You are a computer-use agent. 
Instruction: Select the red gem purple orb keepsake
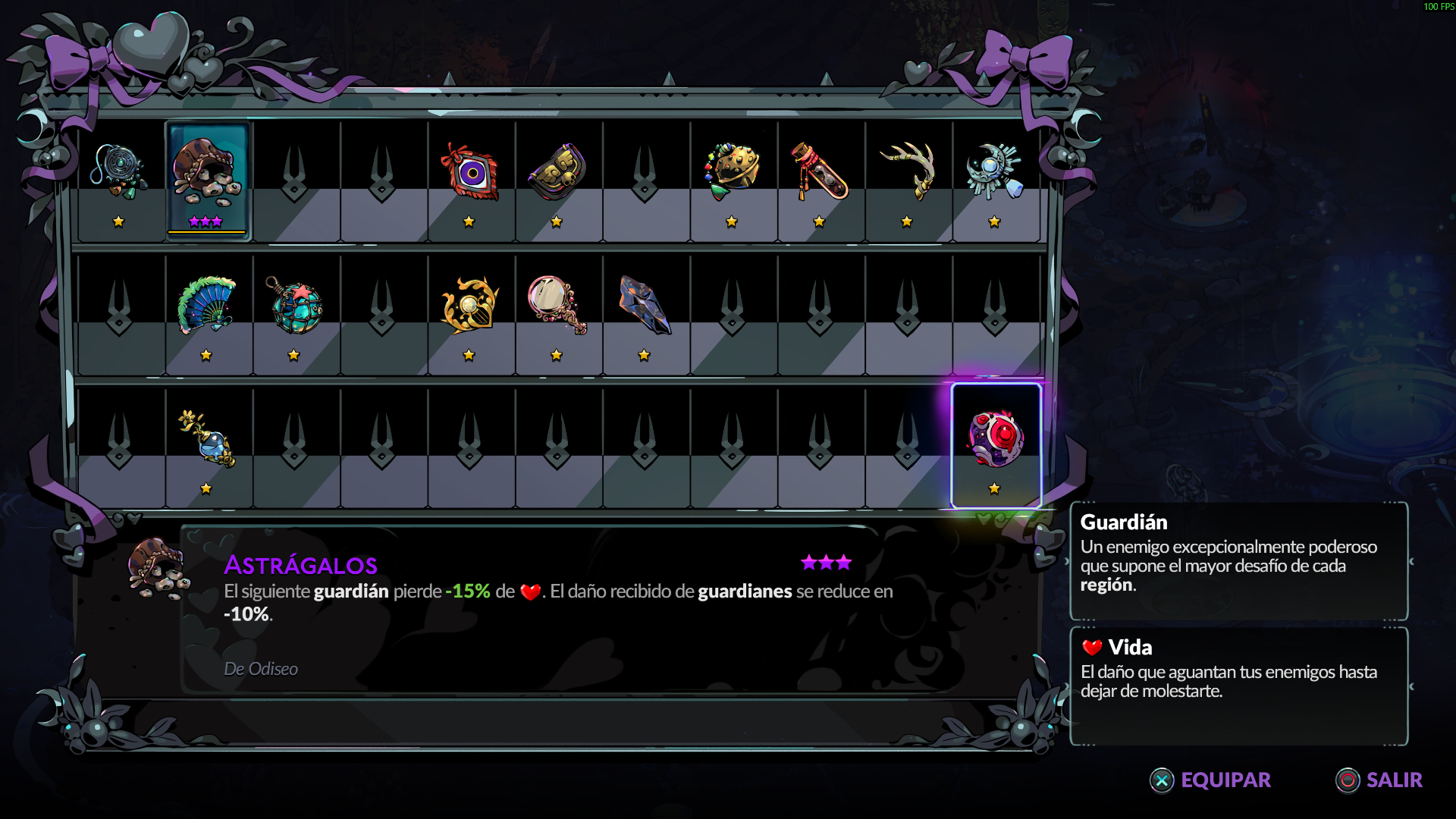tap(996, 438)
